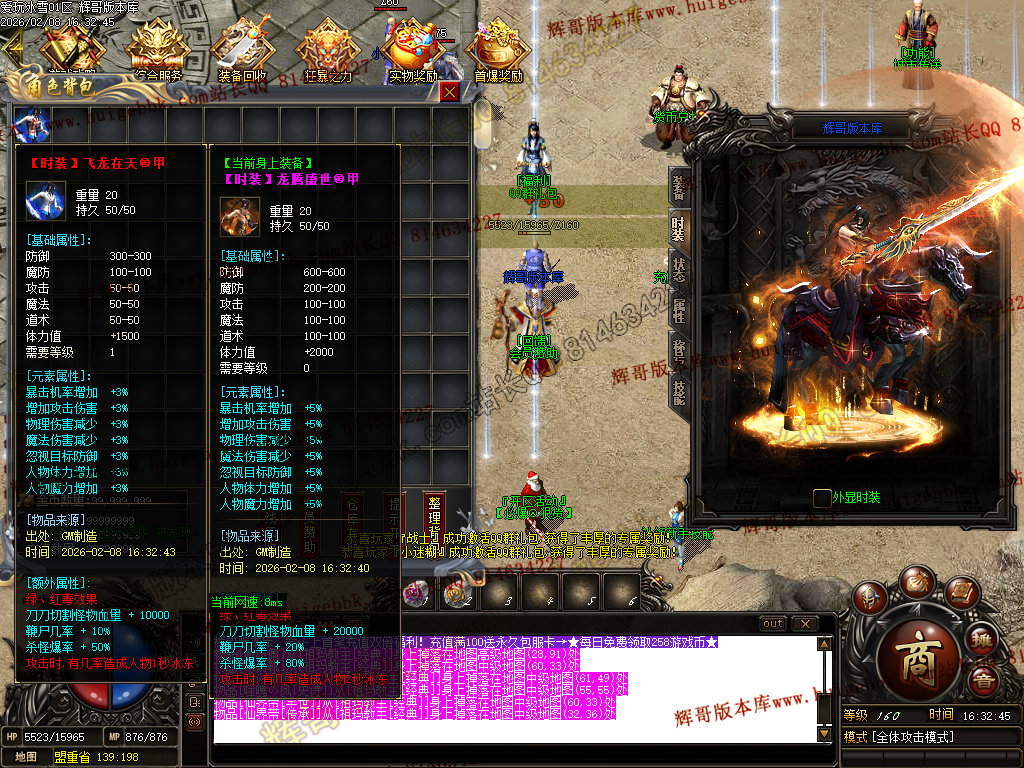The width and height of the screenshot is (1024, 768).
Task: Open the 实物奖励 reward bag icon
Action: pos(413,47)
